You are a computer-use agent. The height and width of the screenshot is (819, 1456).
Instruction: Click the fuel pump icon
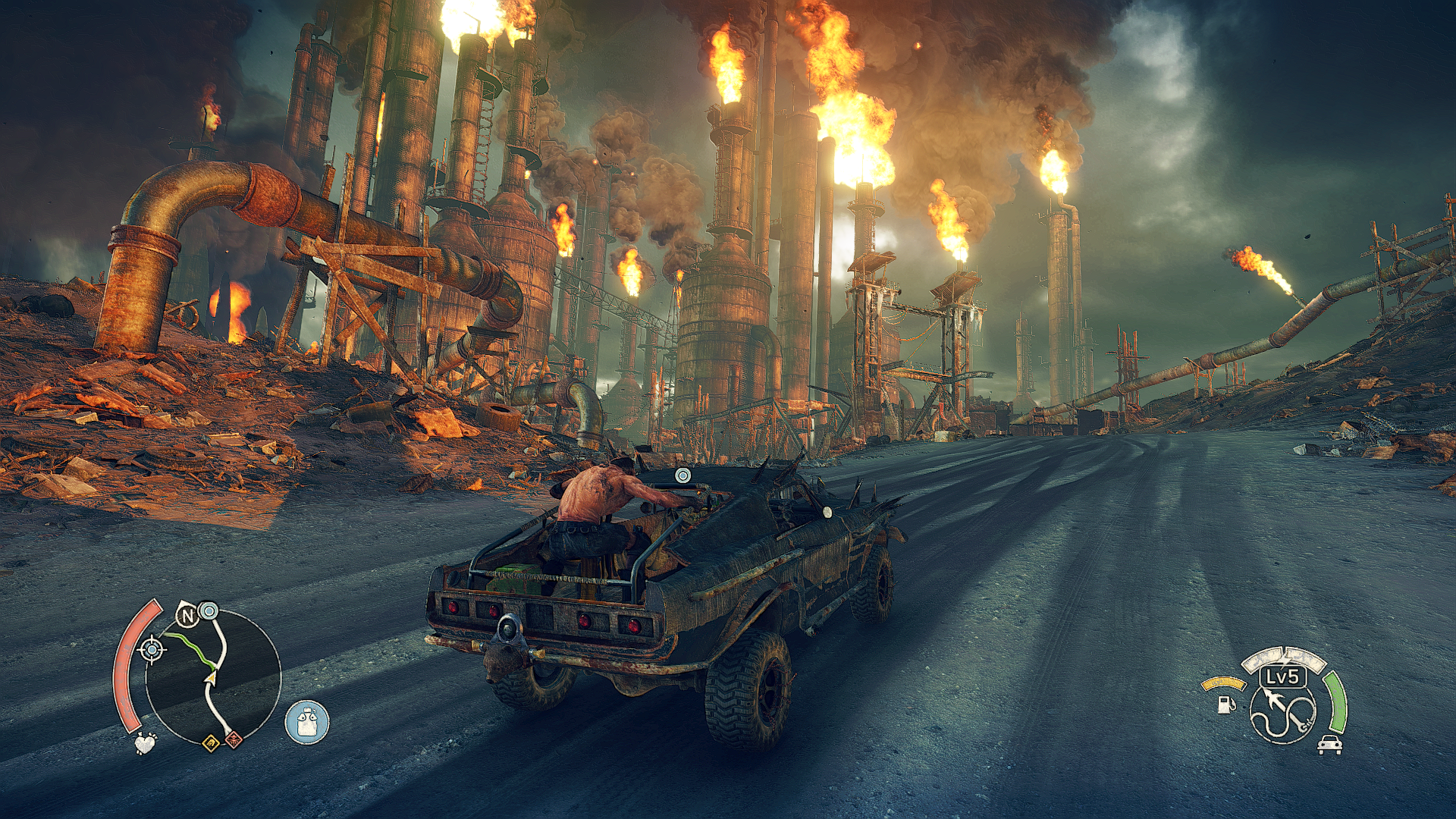1225,704
